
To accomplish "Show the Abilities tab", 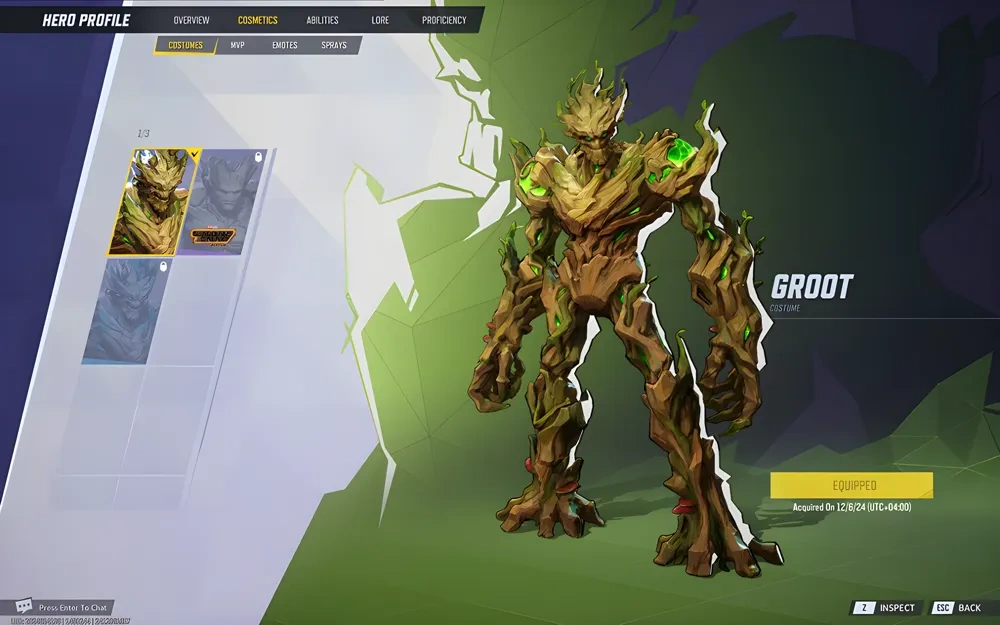I will click(322, 20).
